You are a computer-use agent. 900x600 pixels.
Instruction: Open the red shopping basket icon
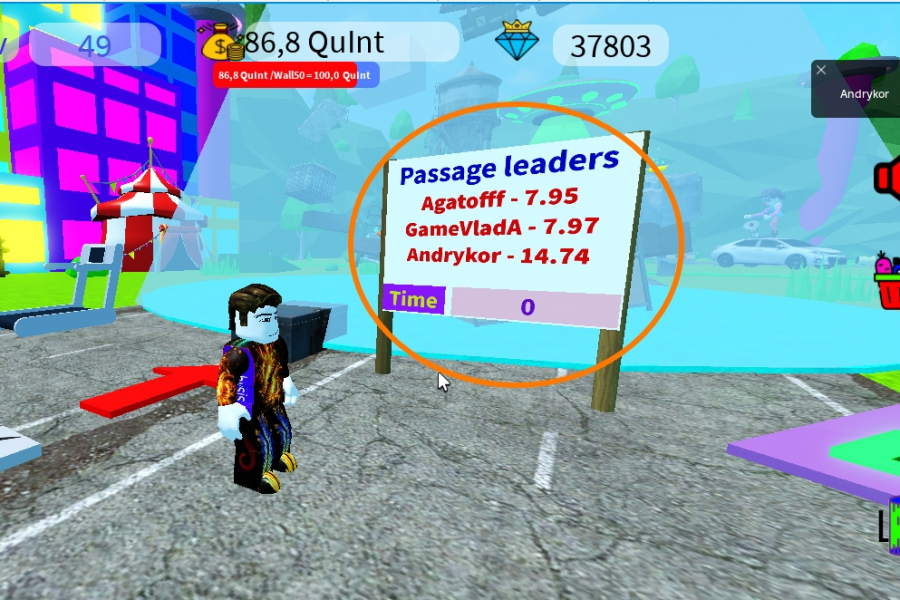[888, 281]
